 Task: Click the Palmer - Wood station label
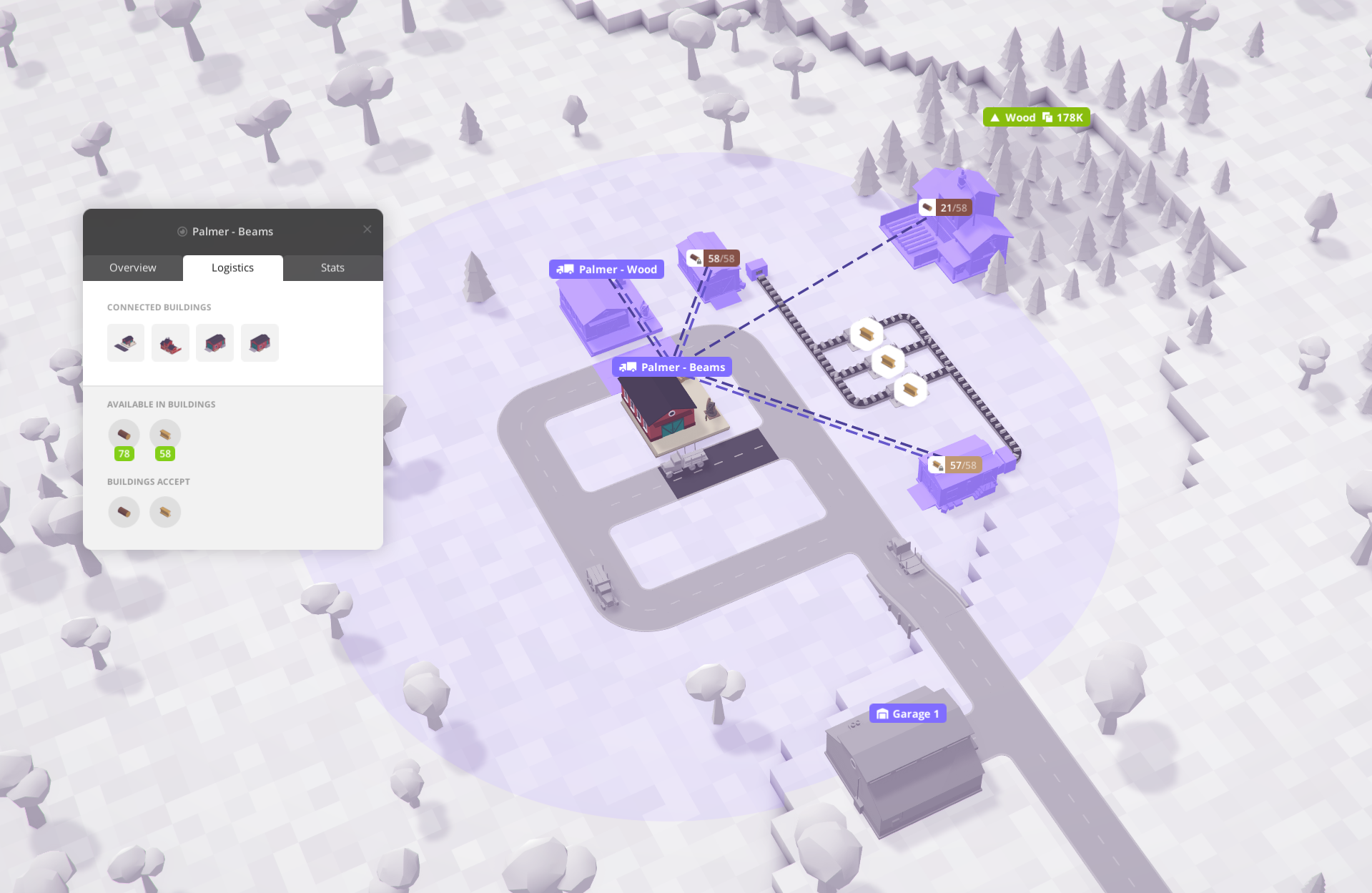click(x=606, y=269)
